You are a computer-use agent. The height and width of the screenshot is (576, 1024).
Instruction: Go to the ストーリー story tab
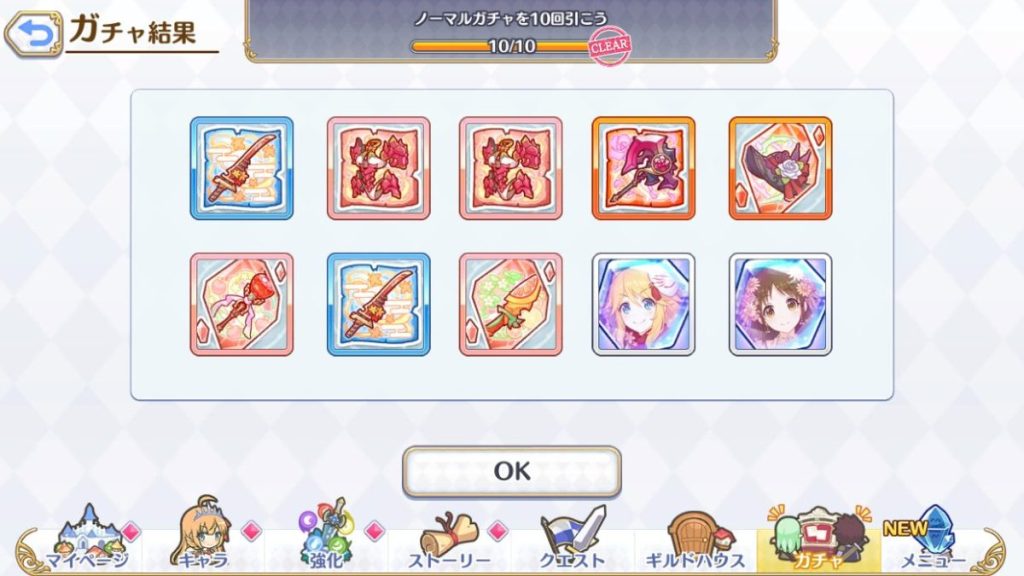tap(453, 541)
